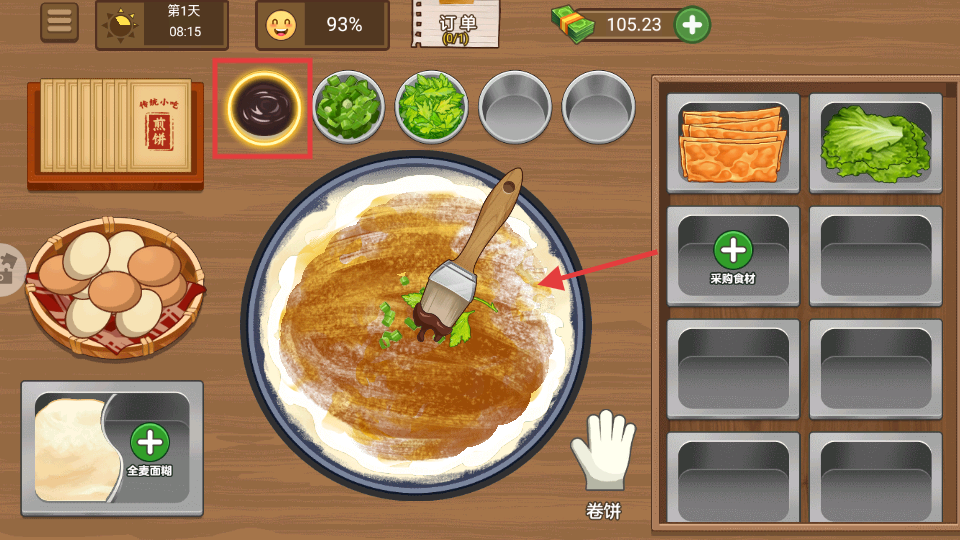Open the 订单 orders note

[455, 24]
